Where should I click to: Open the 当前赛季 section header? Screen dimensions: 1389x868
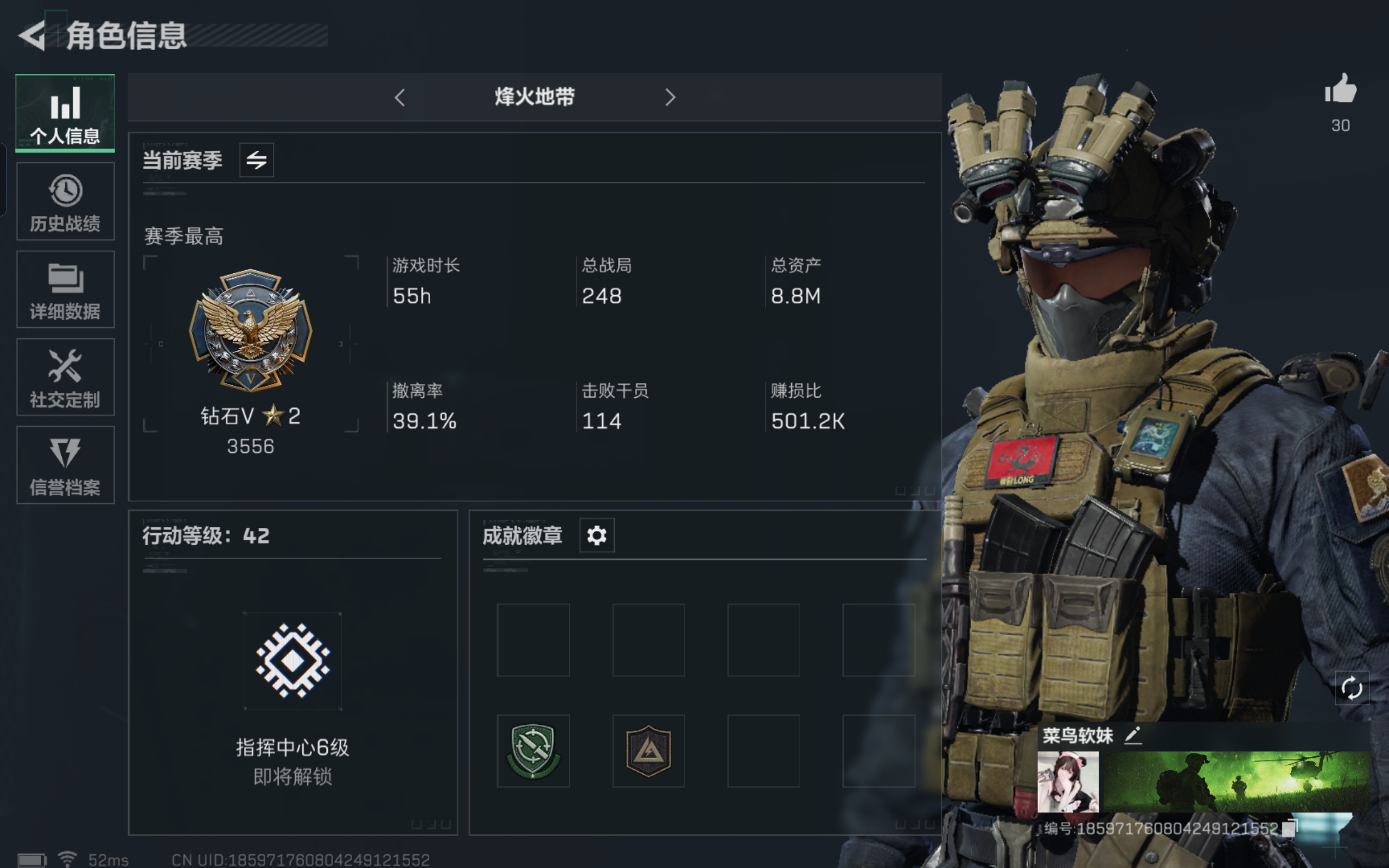(182, 160)
